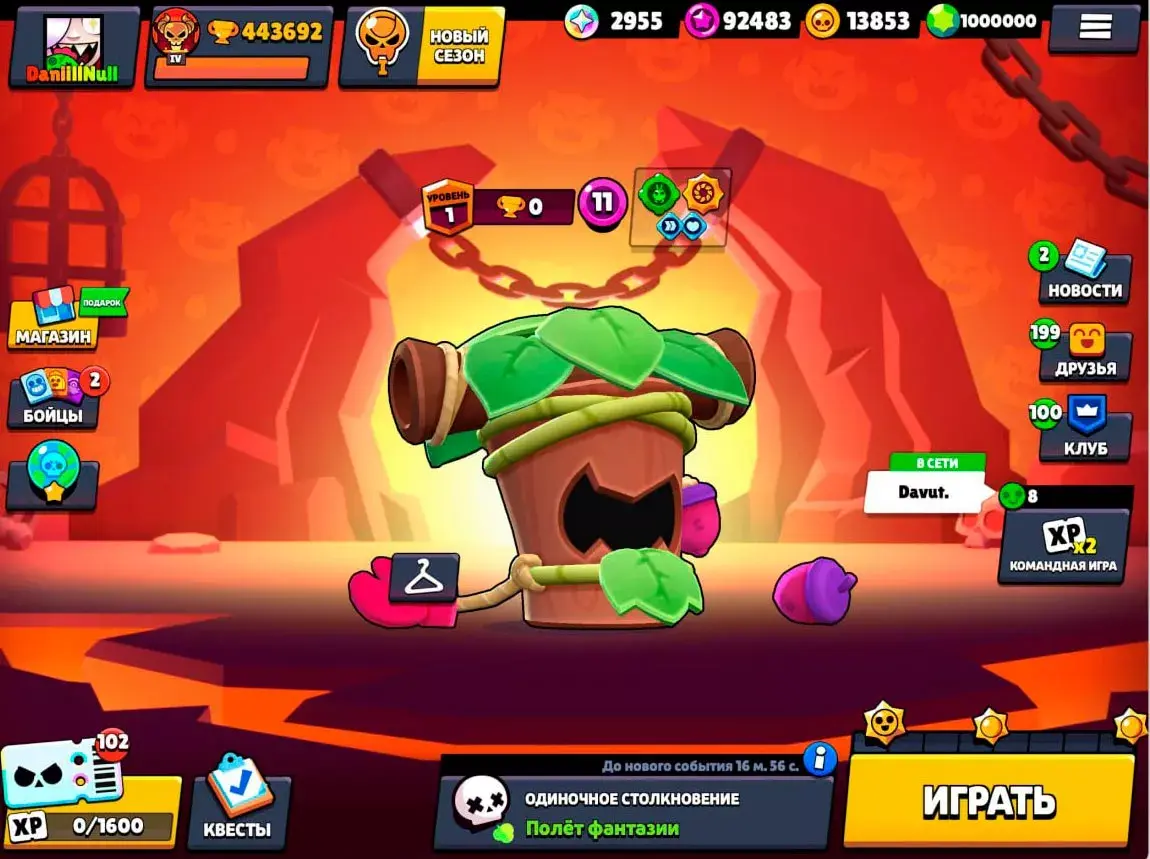
Task: Open the НОВОСТИ news panel
Action: (x=1084, y=275)
